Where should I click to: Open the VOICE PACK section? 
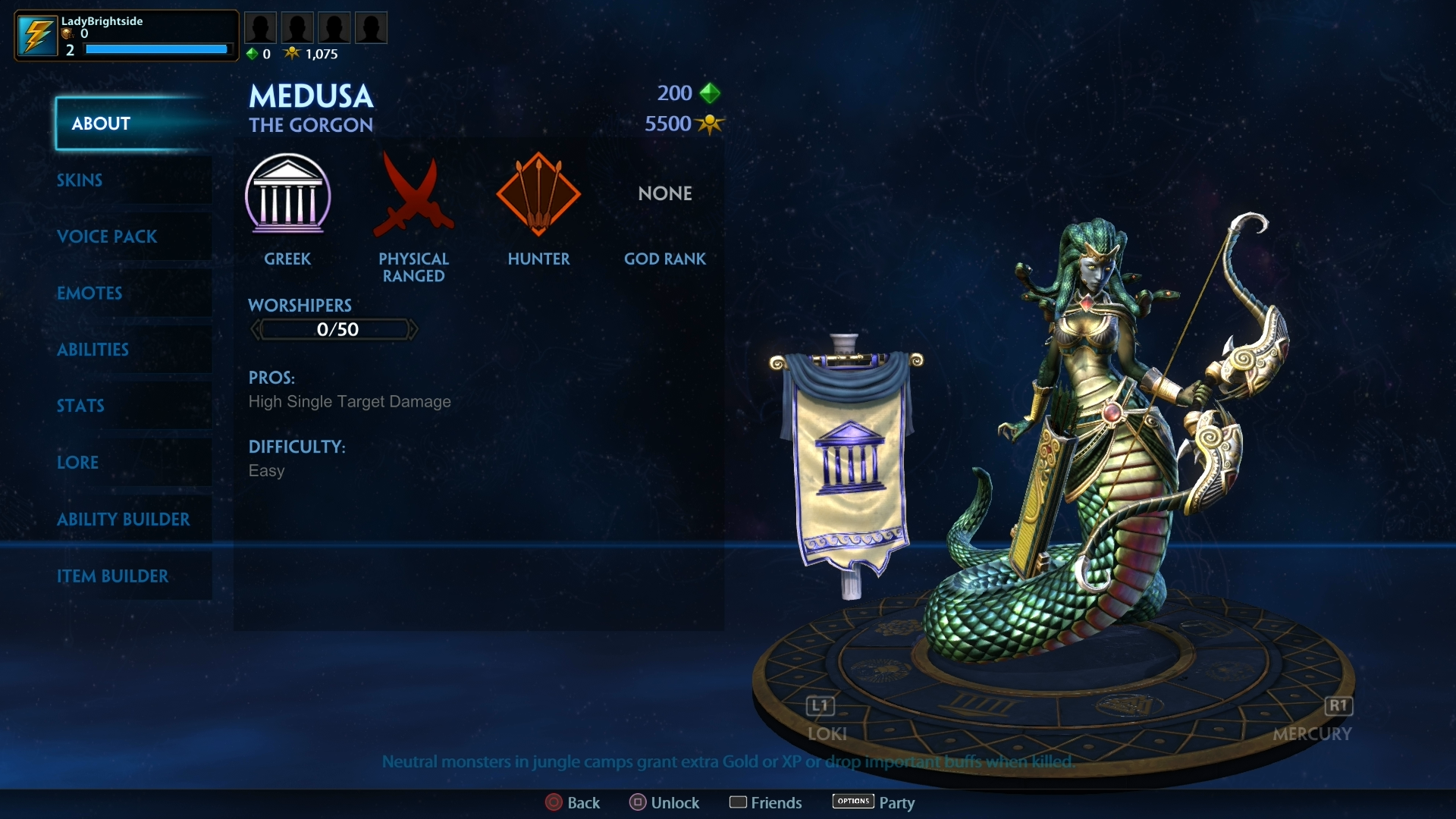coord(107,237)
